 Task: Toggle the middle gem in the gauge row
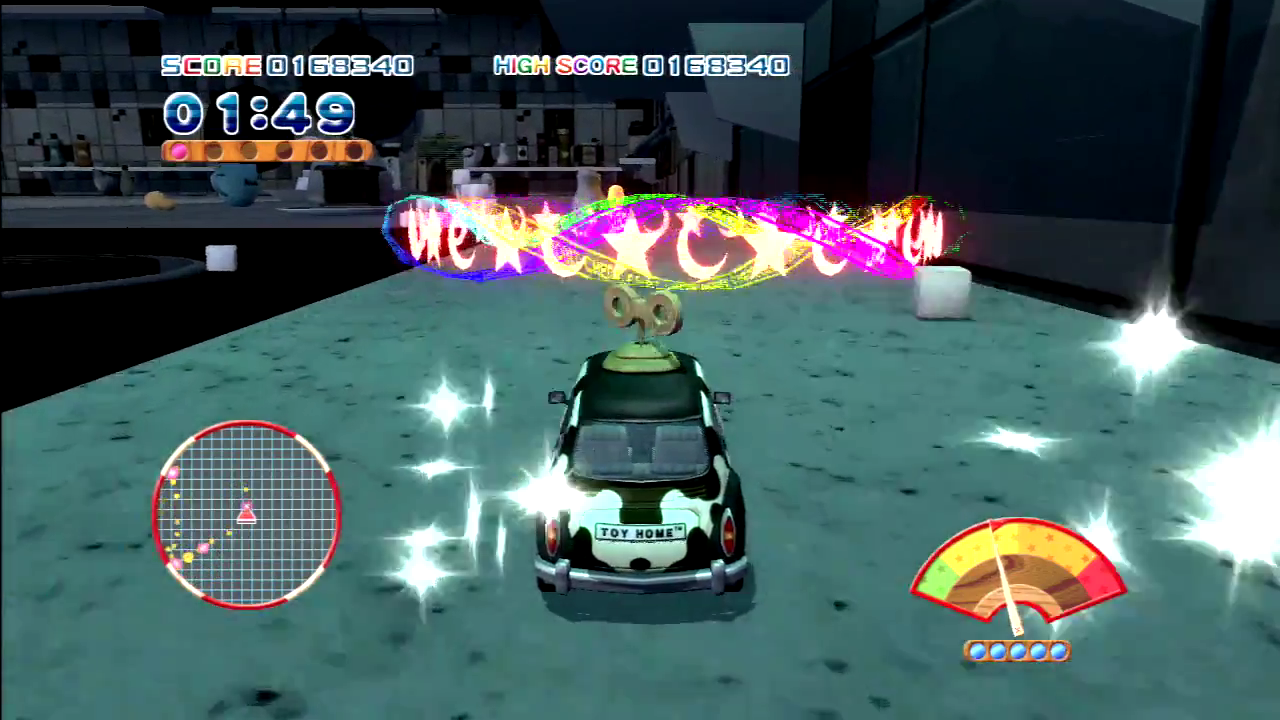click(x=1018, y=651)
